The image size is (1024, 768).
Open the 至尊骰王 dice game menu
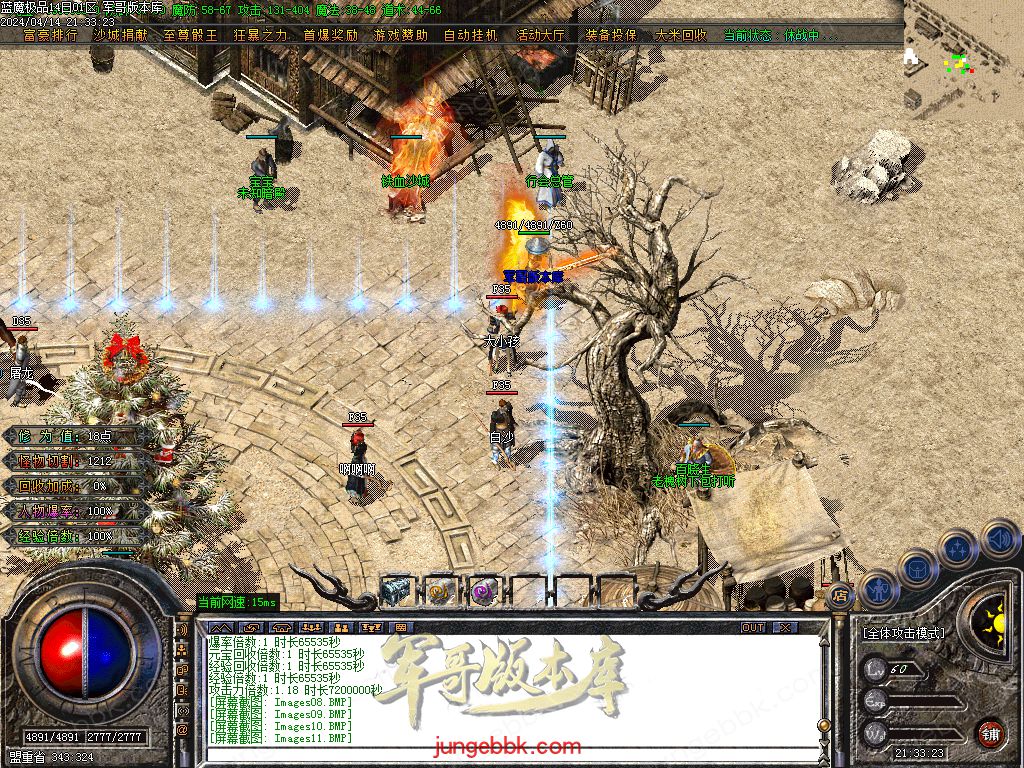pyautogui.click(x=190, y=35)
